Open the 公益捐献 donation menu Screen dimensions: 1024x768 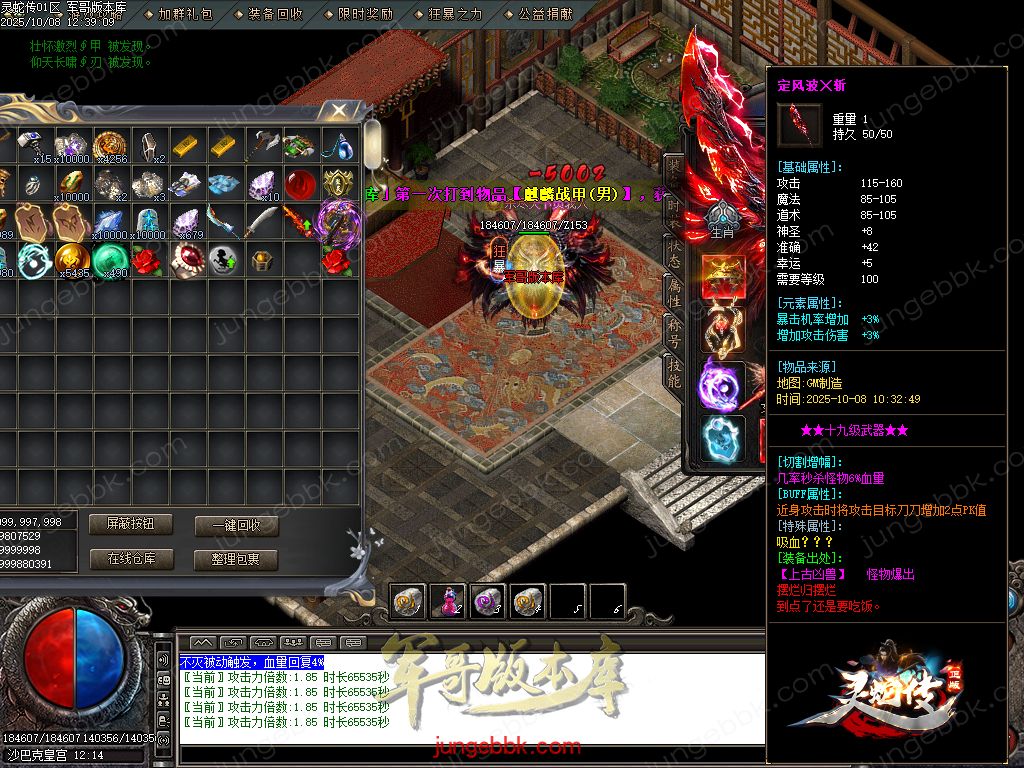(x=545, y=14)
